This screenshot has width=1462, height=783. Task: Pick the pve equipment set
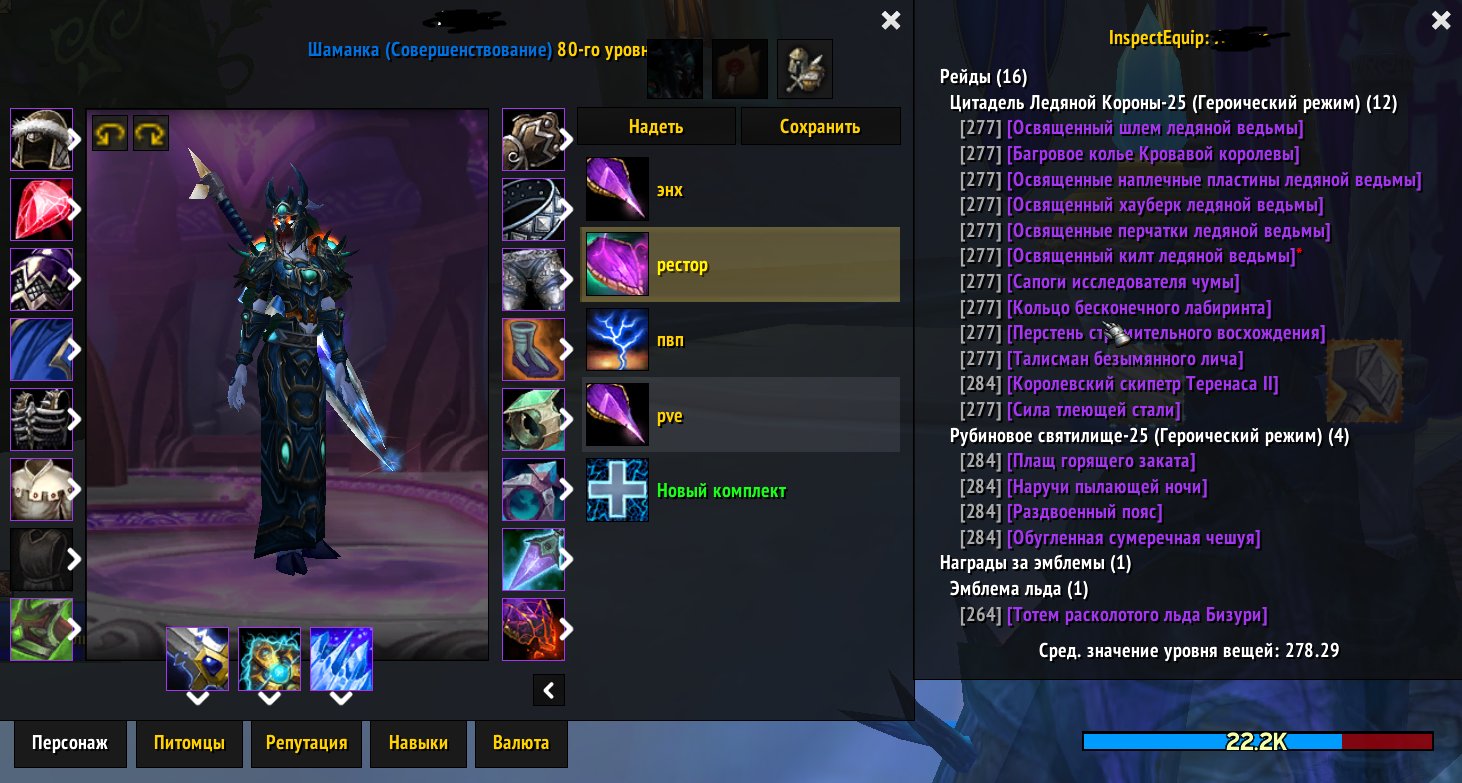[740, 415]
